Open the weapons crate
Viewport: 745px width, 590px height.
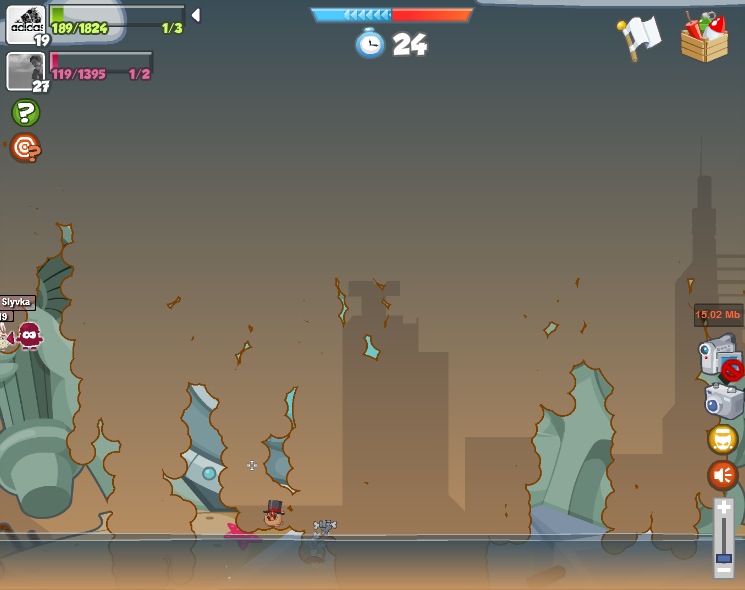point(704,38)
